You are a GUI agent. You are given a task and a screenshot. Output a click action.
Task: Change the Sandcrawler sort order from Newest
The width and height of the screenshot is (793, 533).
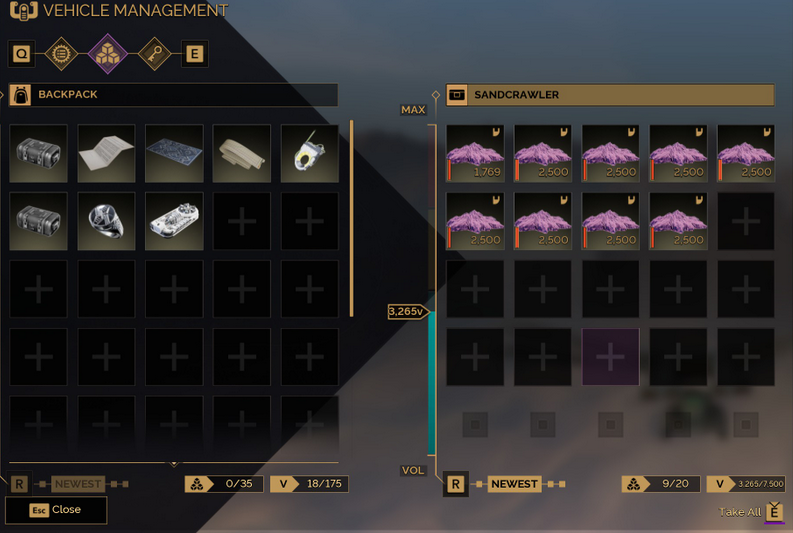[514, 484]
